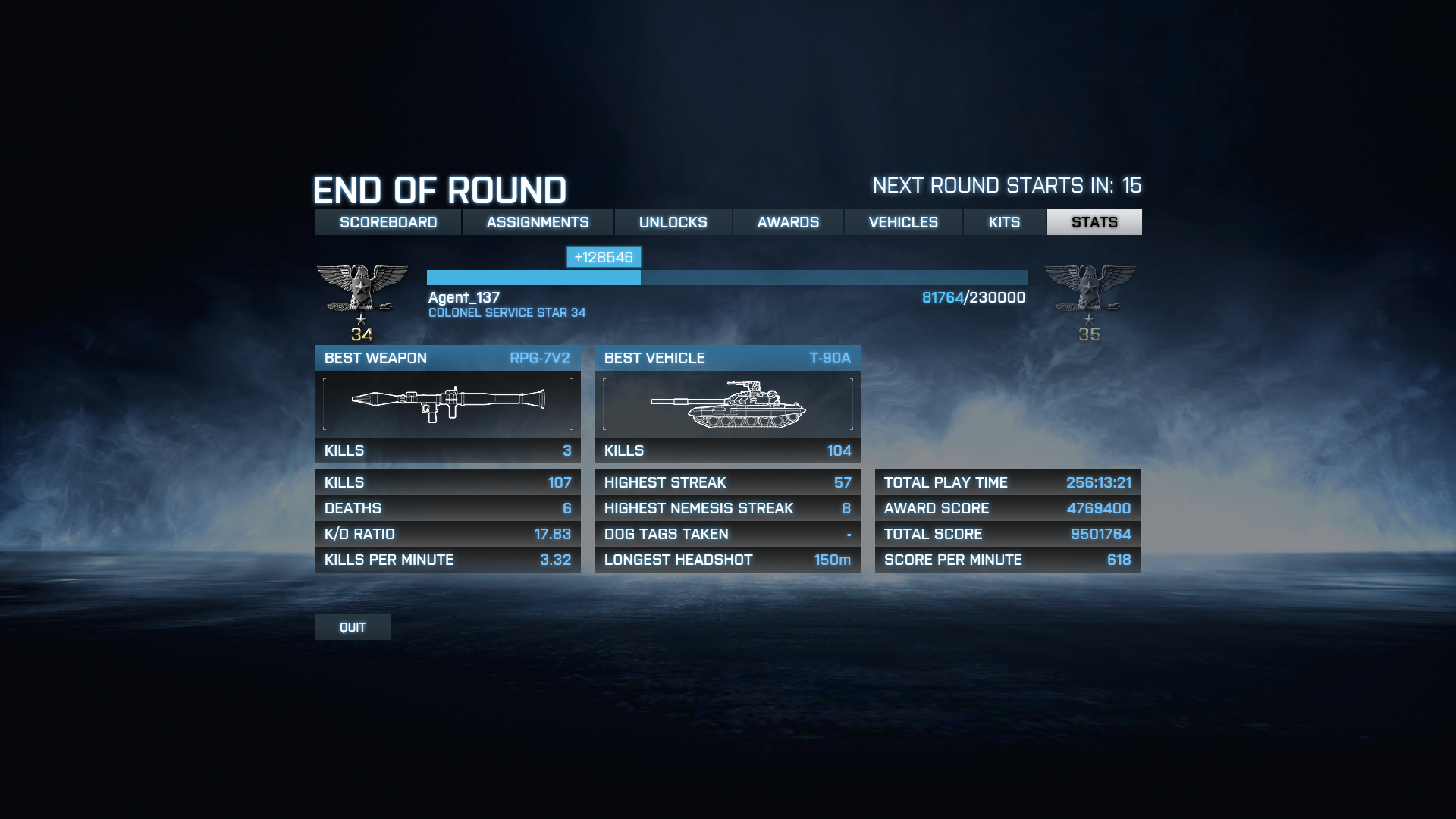The height and width of the screenshot is (819, 1456).
Task: Select the Vehicles tab
Action: (903, 222)
